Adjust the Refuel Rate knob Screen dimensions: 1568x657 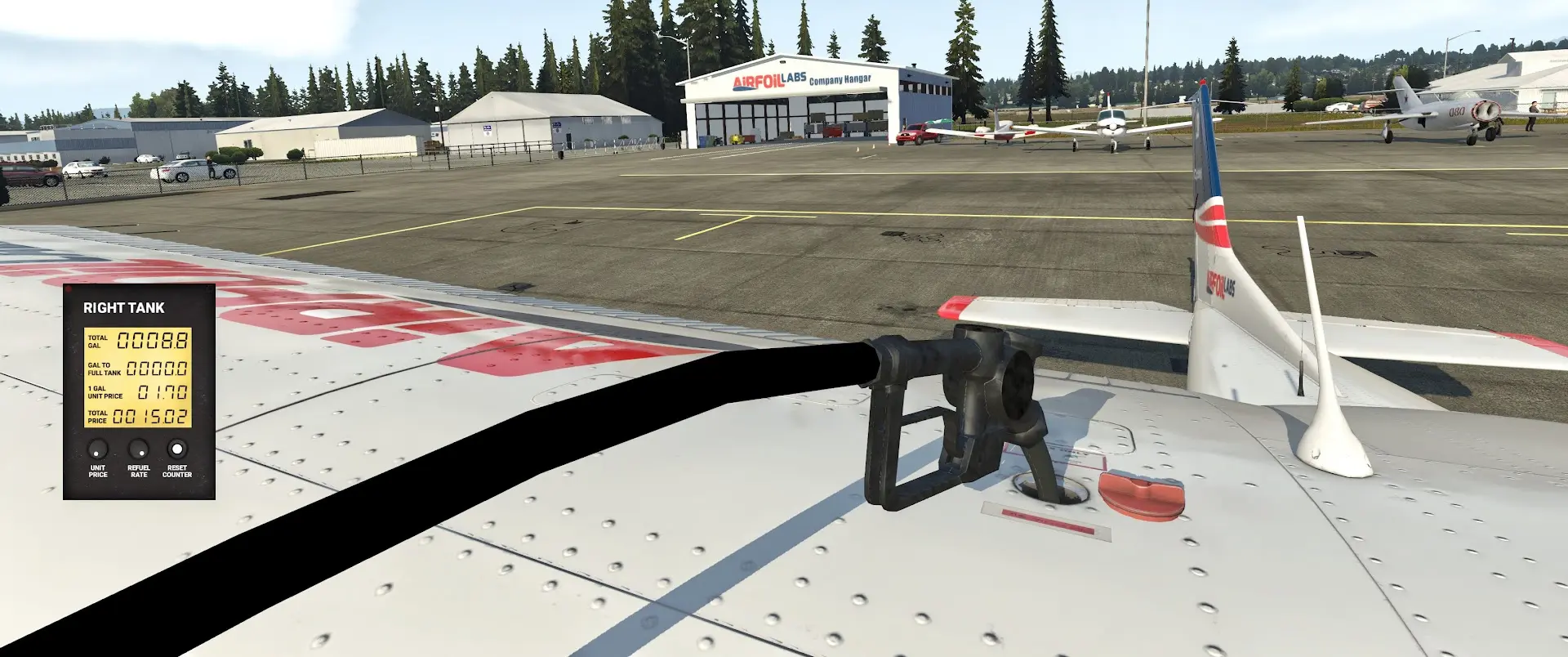coord(139,449)
